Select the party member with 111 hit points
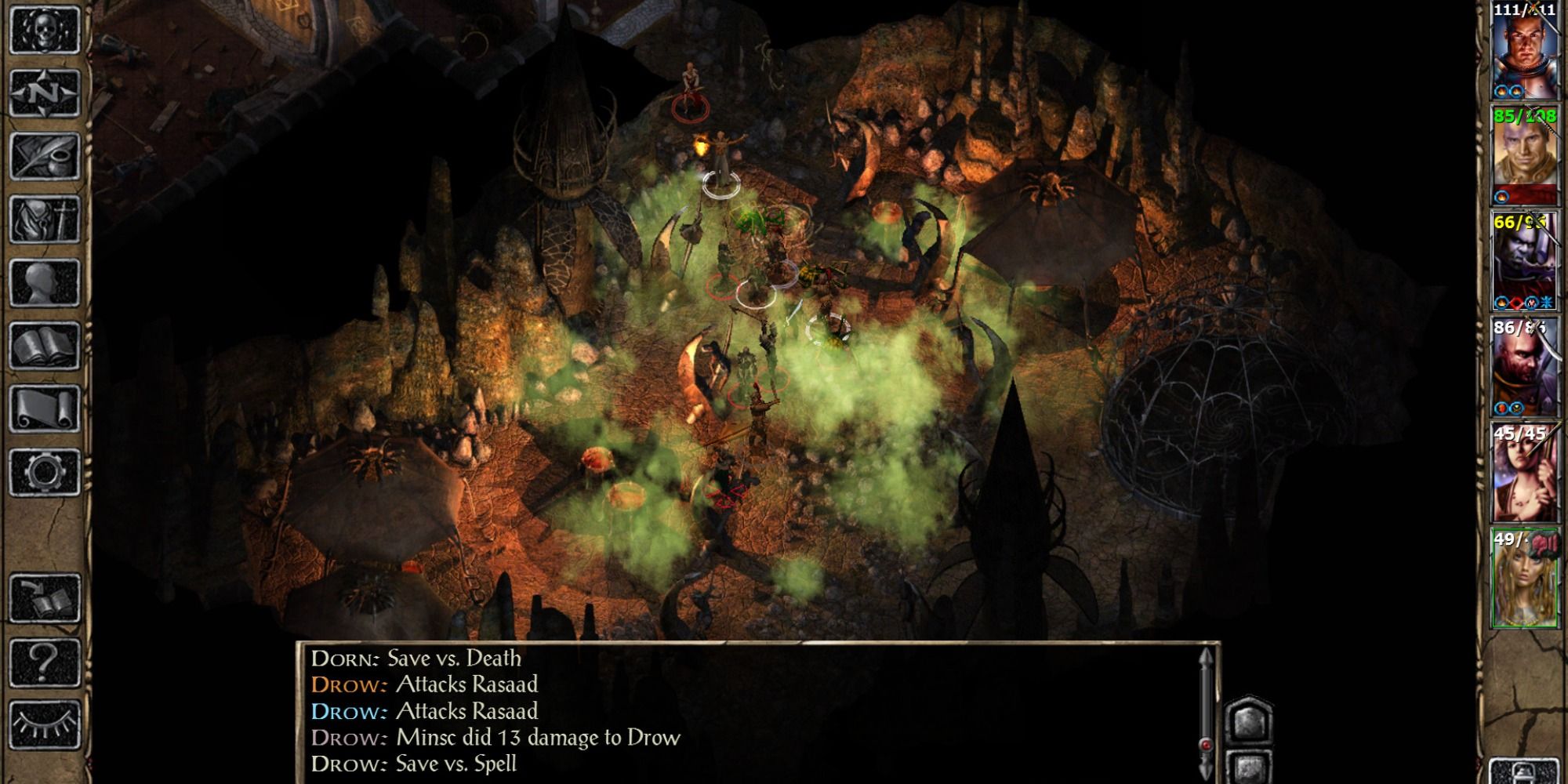Screen dimensions: 1568x784 point(1523,52)
